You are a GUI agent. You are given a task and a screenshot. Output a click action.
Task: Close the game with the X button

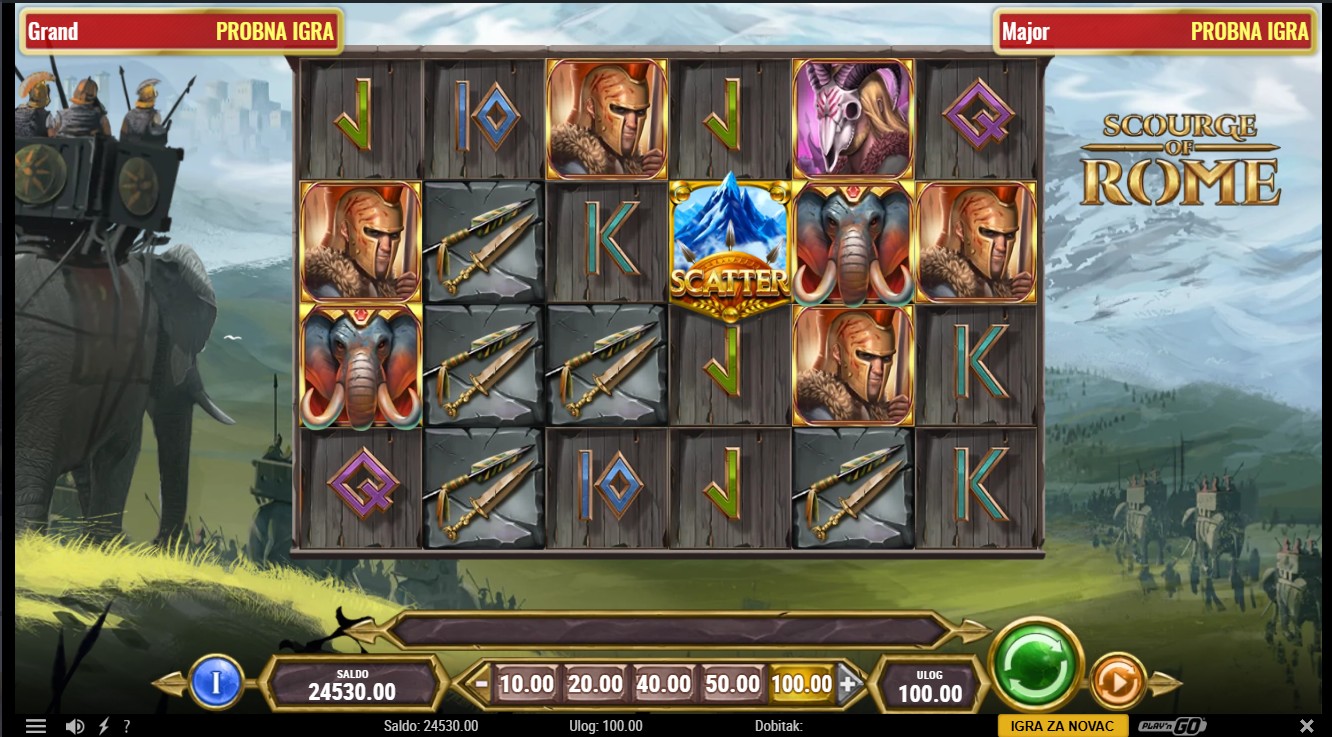(x=1306, y=726)
